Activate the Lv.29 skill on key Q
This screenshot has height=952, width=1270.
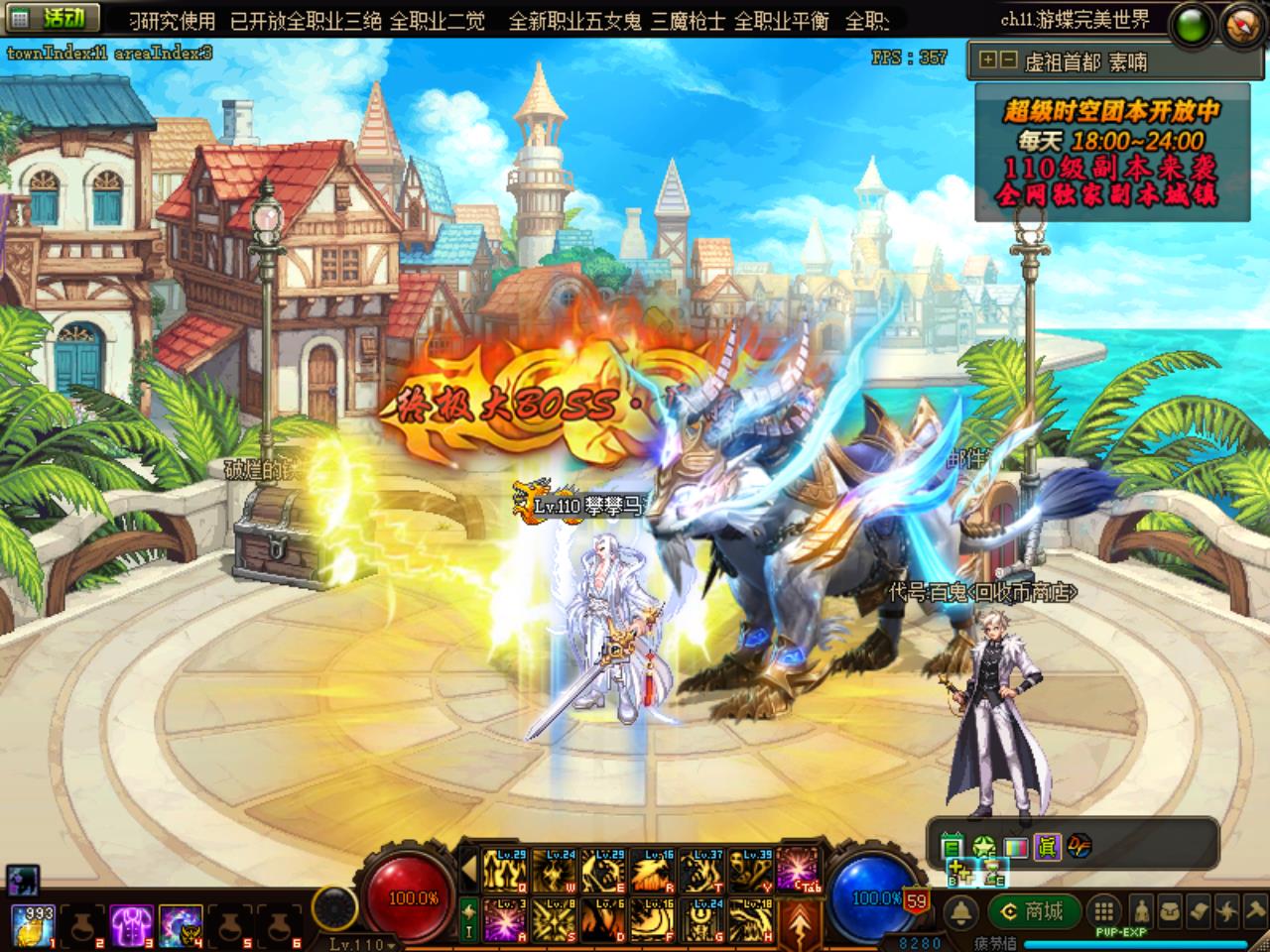click(x=506, y=871)
